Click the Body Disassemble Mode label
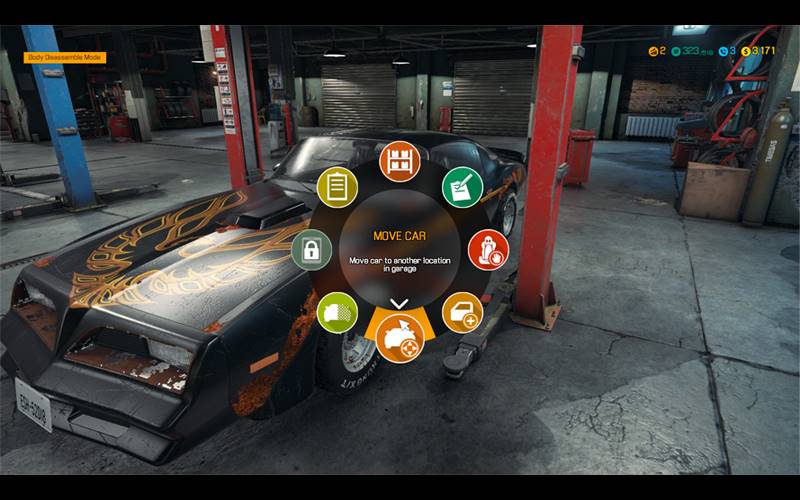Image resolution: width=800 pixels, height=500 pixels. pos(51,58)
